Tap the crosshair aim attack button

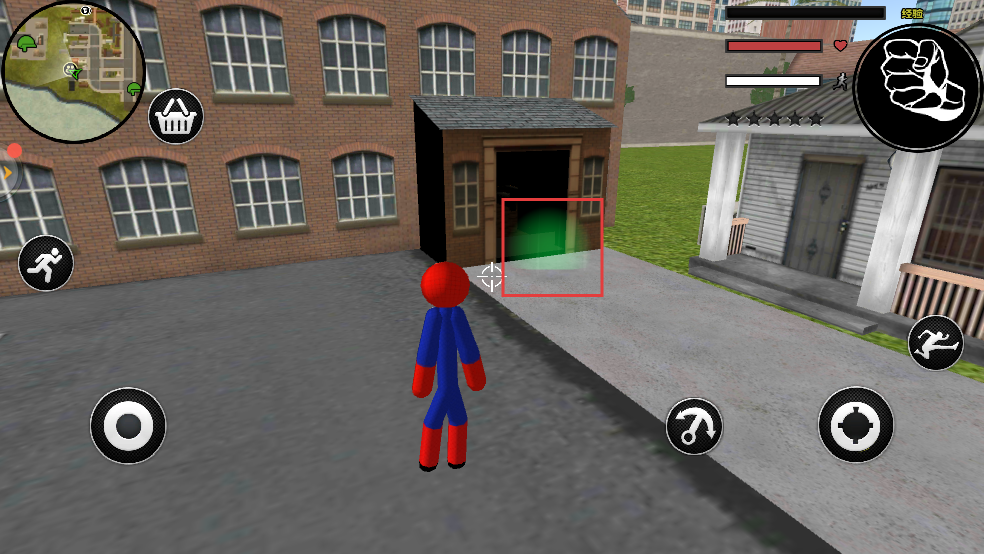[855, 425]
